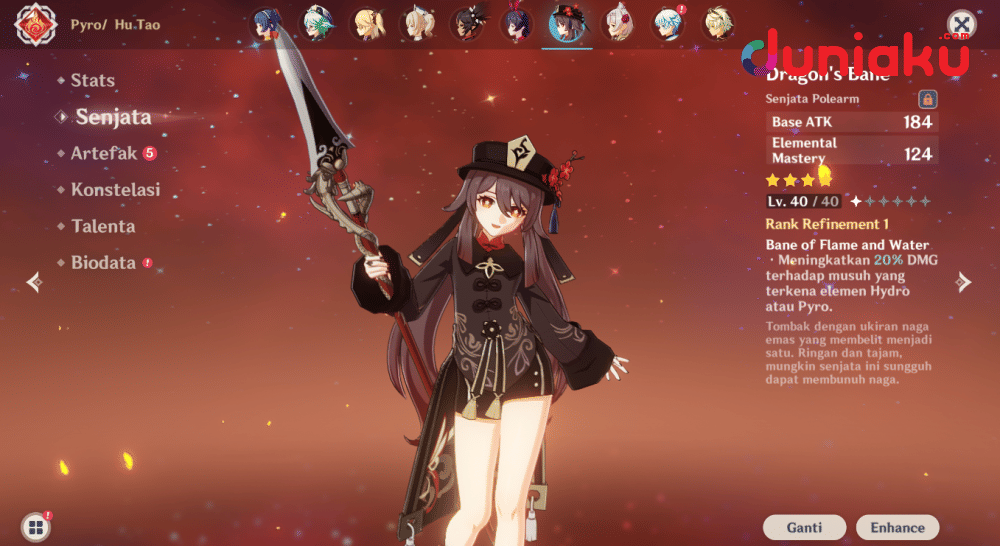This screenshot has height=546, width=1000.
Task: Close the character screen
Action: 961,24
